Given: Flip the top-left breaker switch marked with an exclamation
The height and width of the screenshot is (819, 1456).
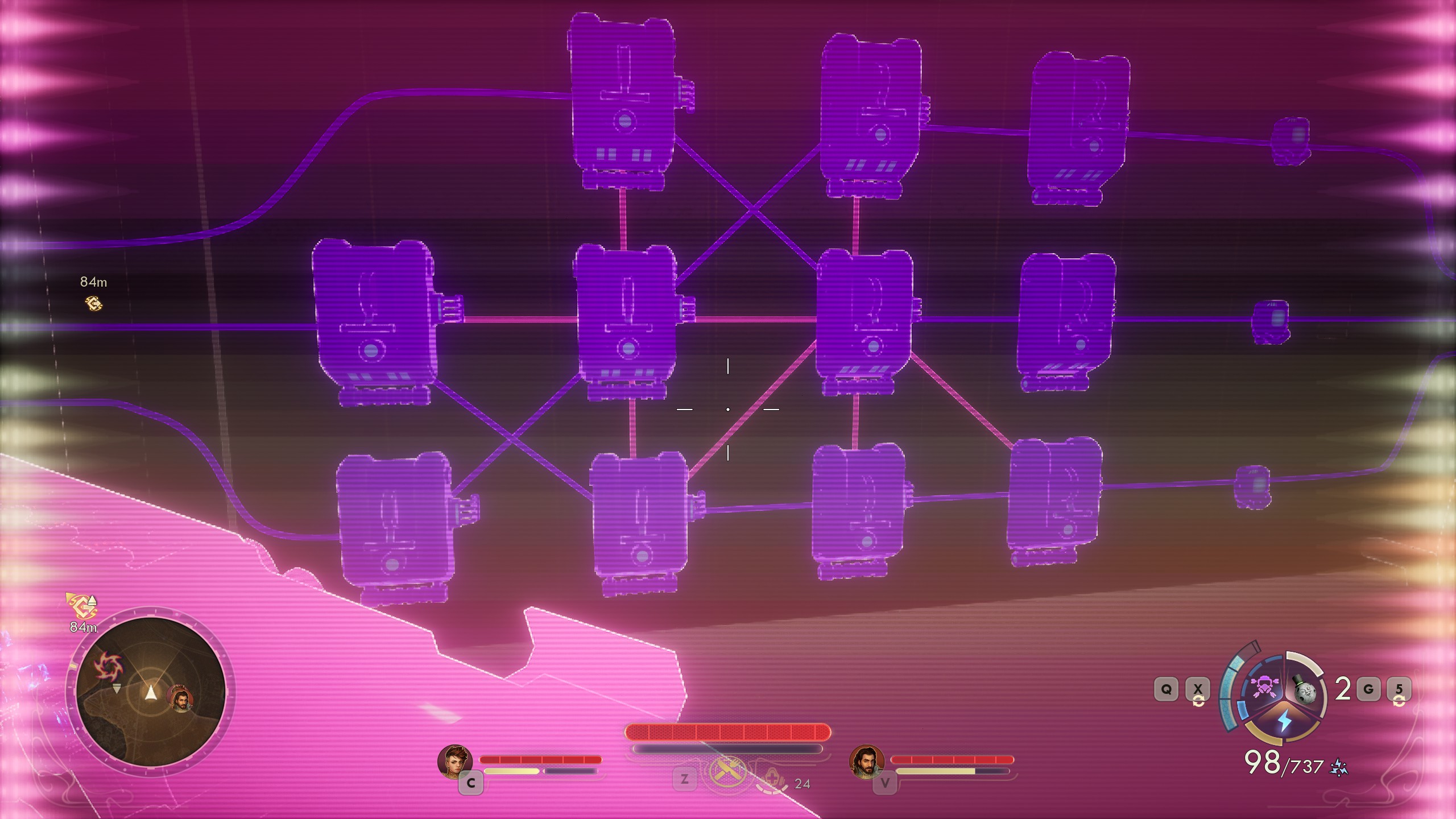Looking at the screenshot, I should click(626, 97).
